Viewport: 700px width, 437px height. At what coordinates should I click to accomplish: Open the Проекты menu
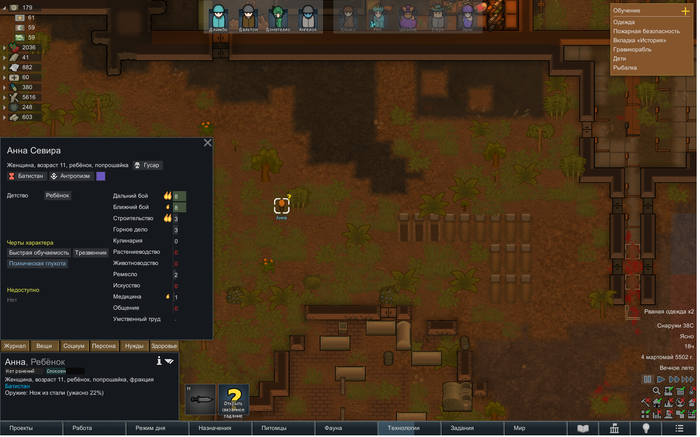pyautogui.click(x=21, y=428)
